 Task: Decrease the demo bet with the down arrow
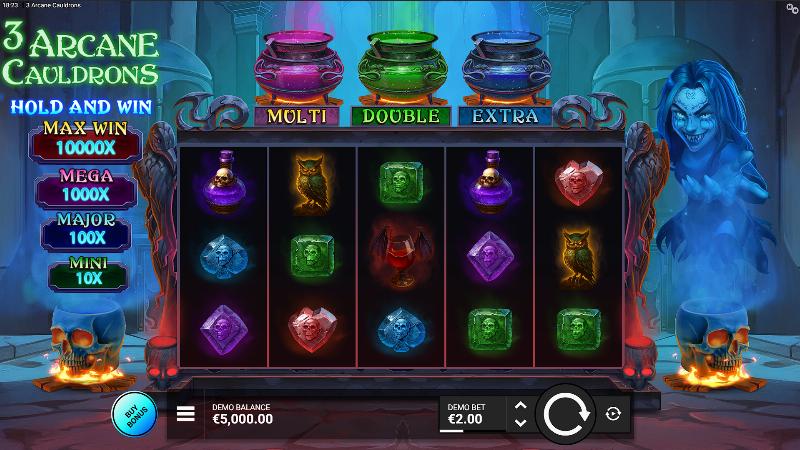(x=519, y=423)
